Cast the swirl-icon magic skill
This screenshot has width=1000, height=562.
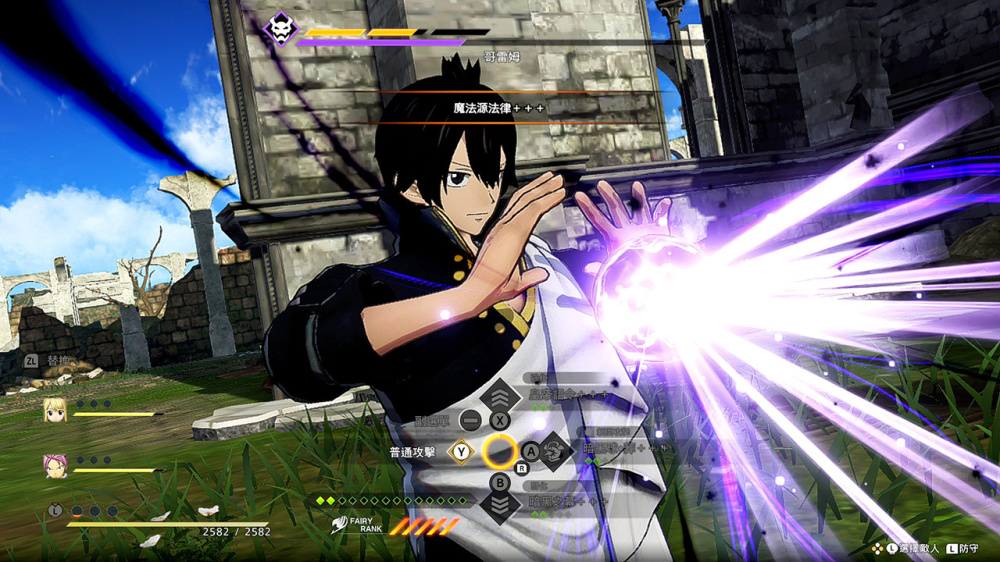point(556,451)
